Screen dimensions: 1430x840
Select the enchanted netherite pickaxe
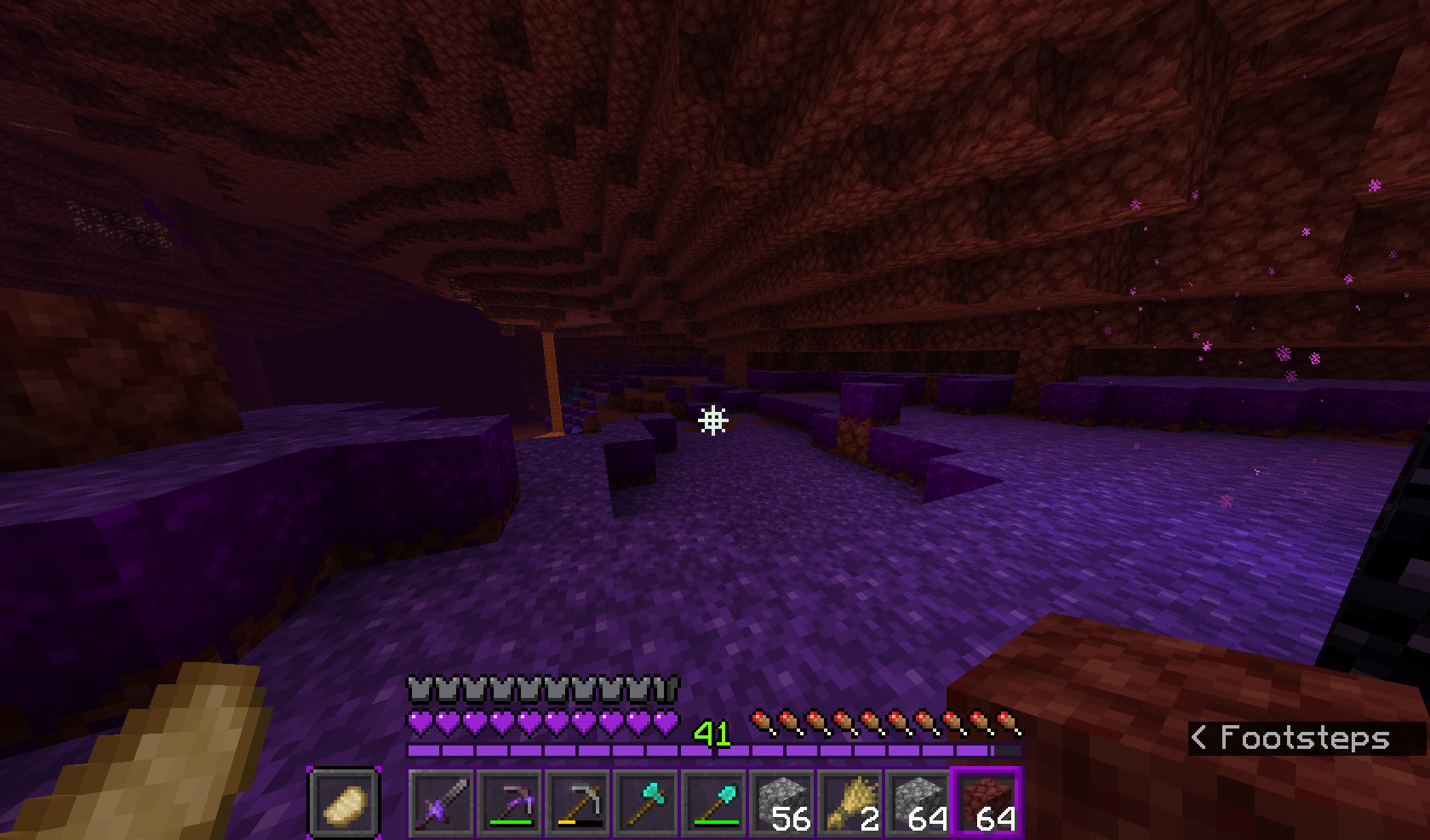click(x=512, y=802)
